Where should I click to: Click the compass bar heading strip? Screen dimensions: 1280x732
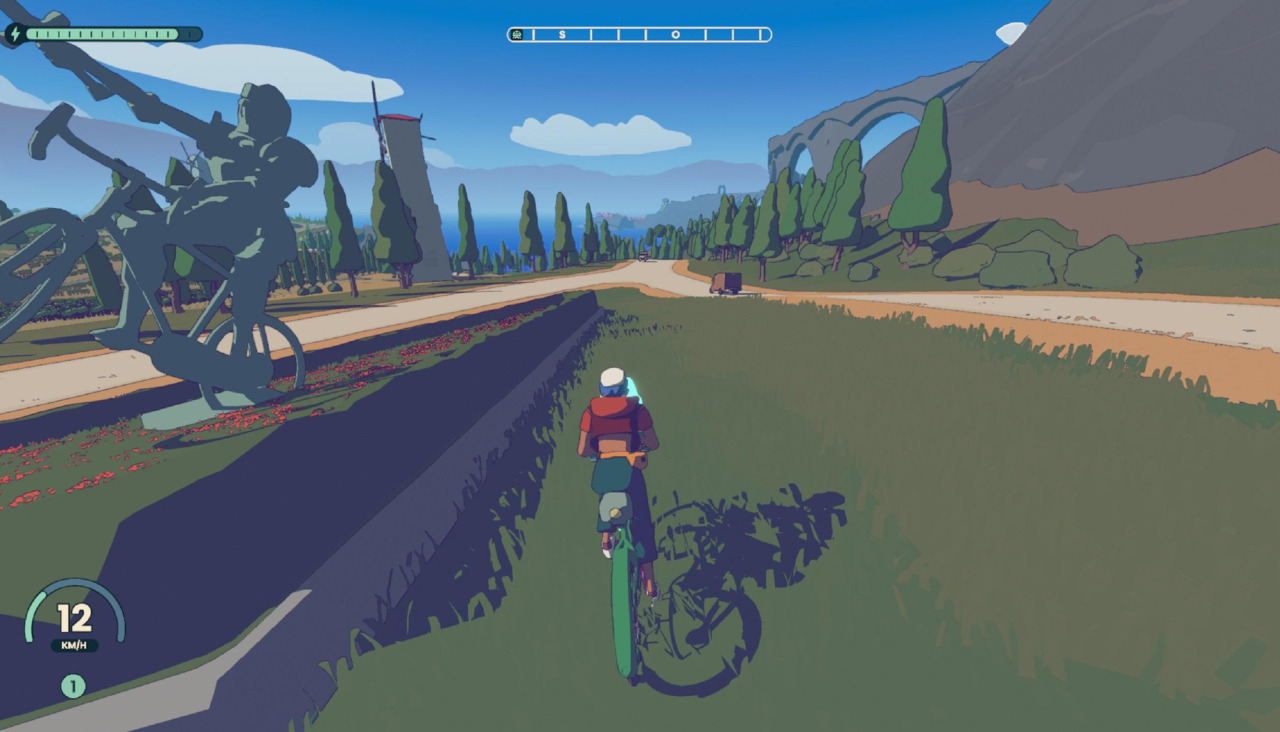[640, 35]
